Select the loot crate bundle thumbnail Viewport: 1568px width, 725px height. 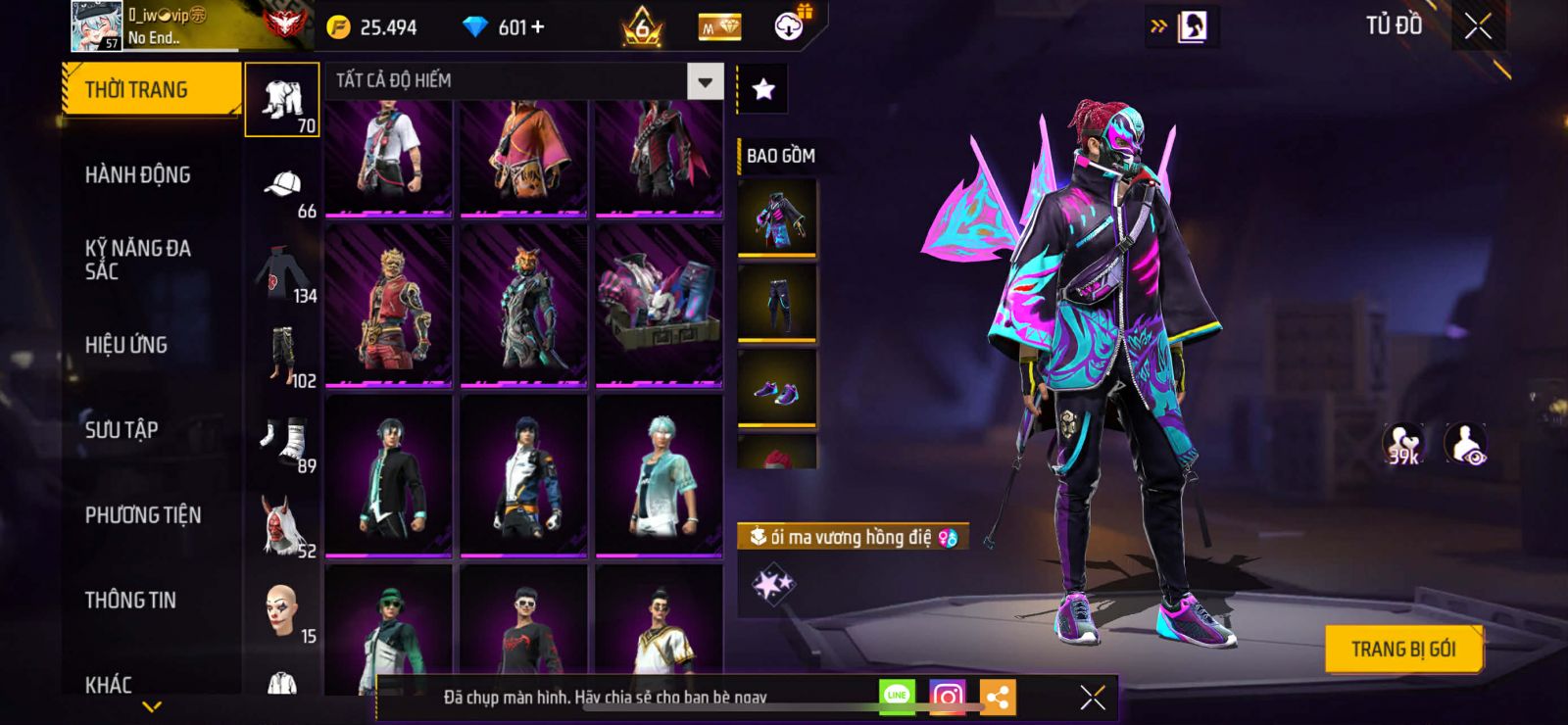coord(659,306)
